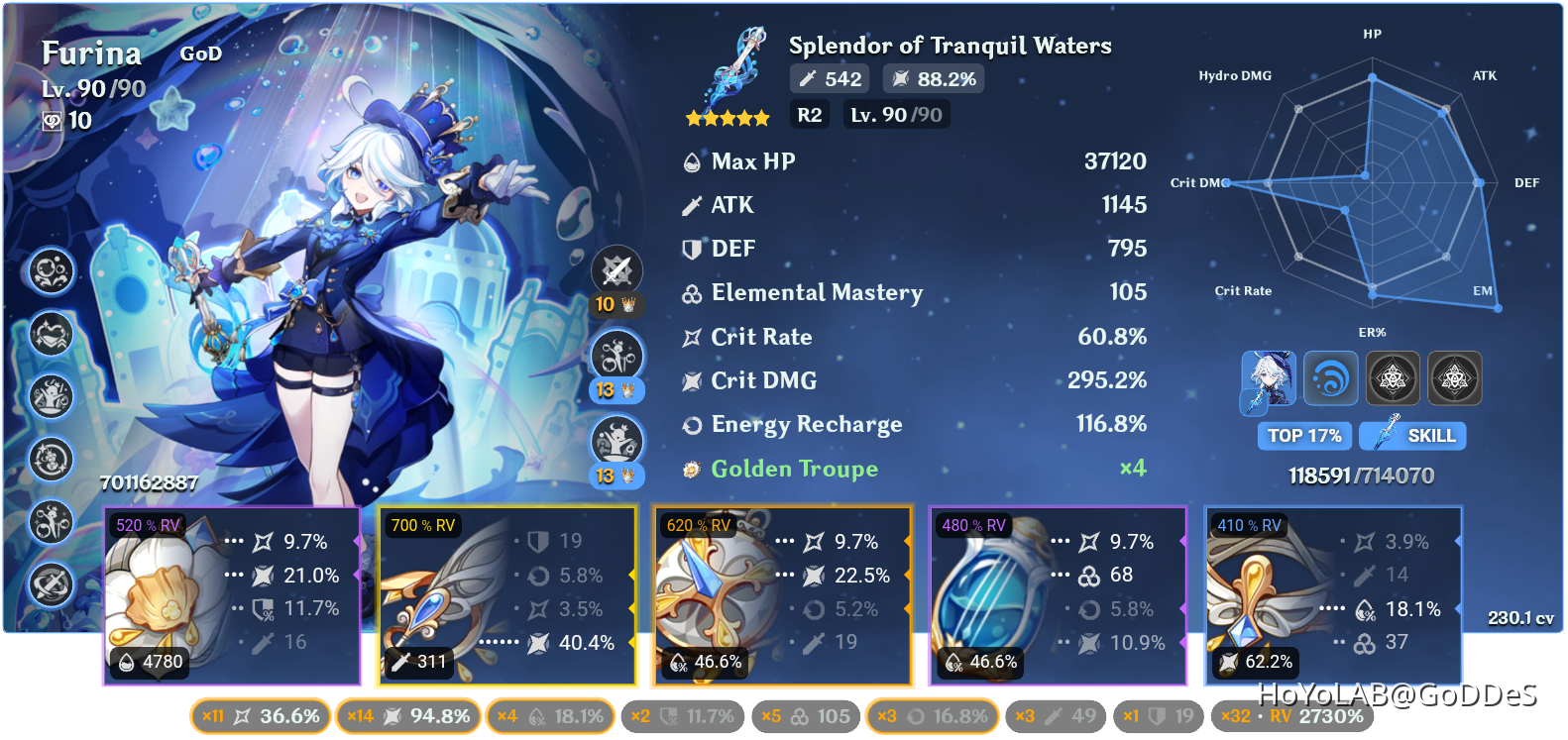Click the topmost constellation icon on the left sidebar
The height and width of the screenshot is (740, 1568).
52,271
